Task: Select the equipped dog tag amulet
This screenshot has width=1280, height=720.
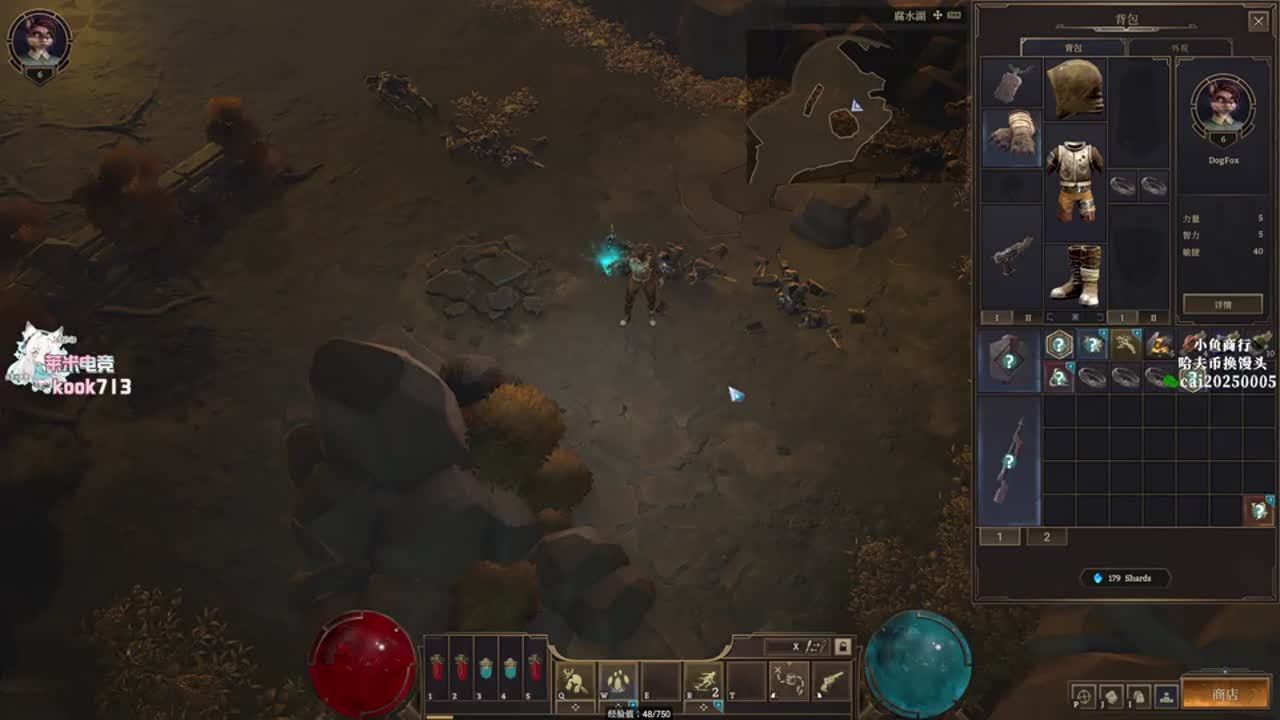Action: point(1012,84)
